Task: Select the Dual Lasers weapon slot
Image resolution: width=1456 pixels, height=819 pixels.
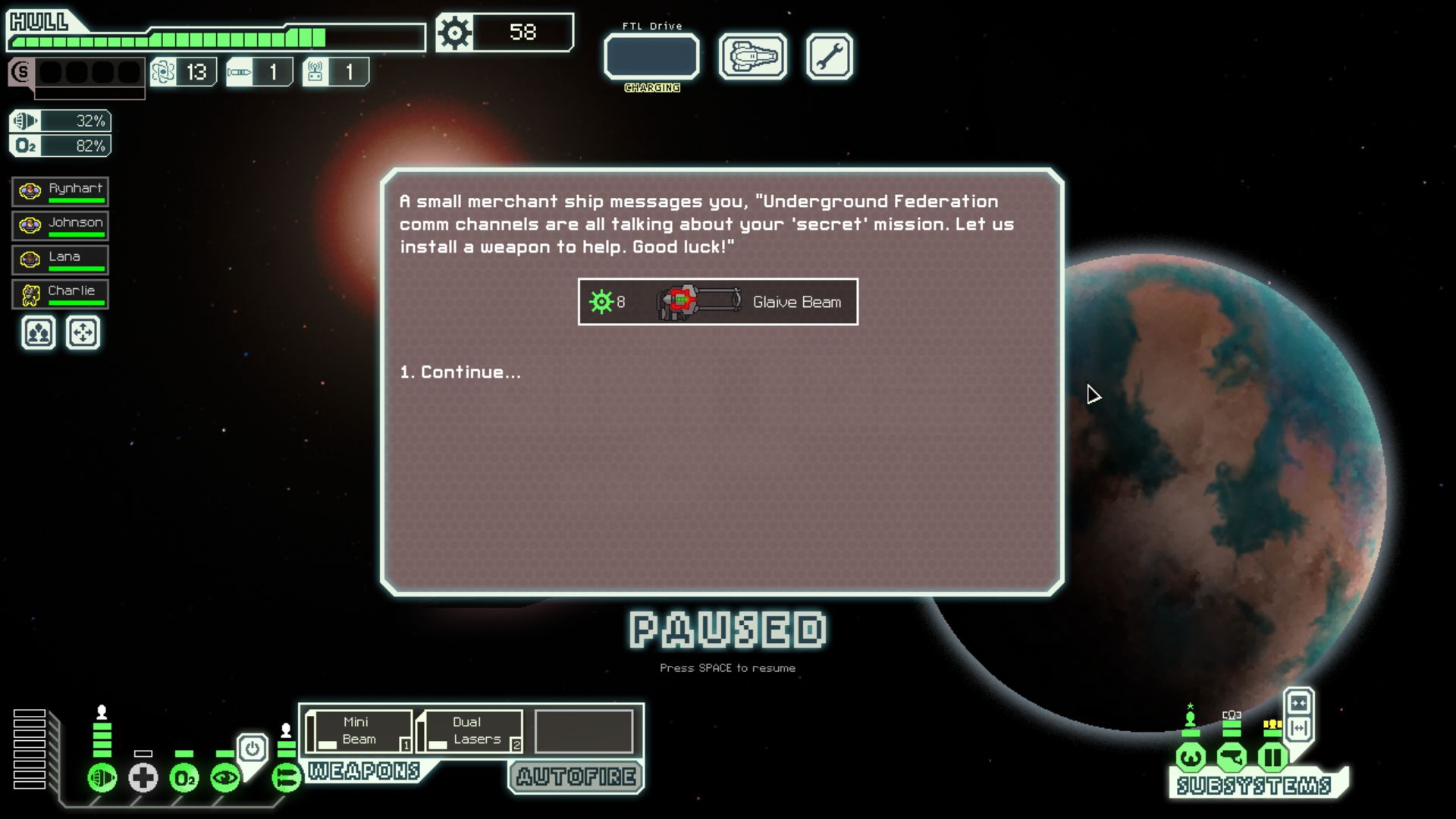Action: [x=470, y=730]
